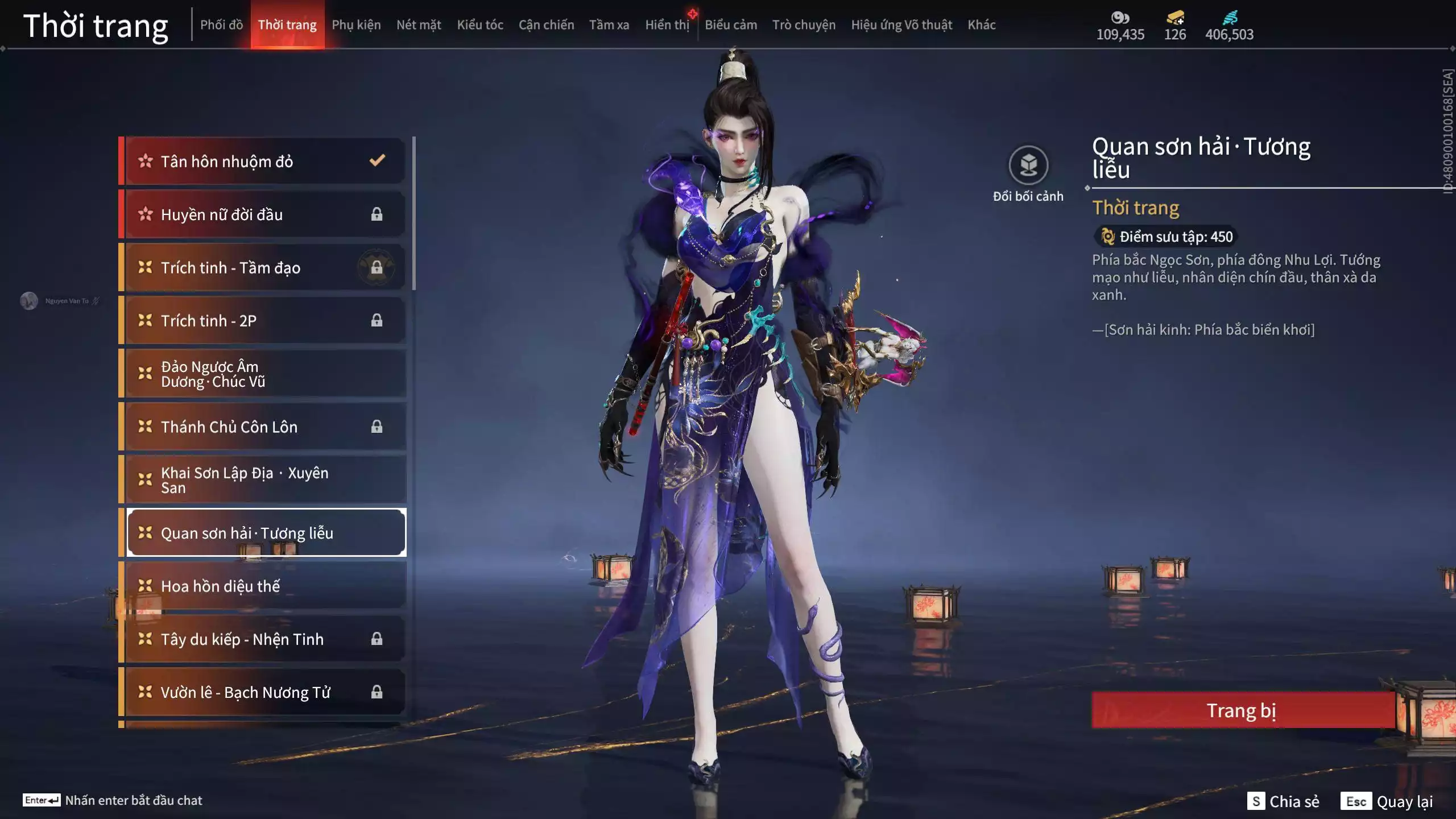
Task: Select the Hiệu ứng Võ thuật tab
Action: pyautogui.click(x=901, y=25)
